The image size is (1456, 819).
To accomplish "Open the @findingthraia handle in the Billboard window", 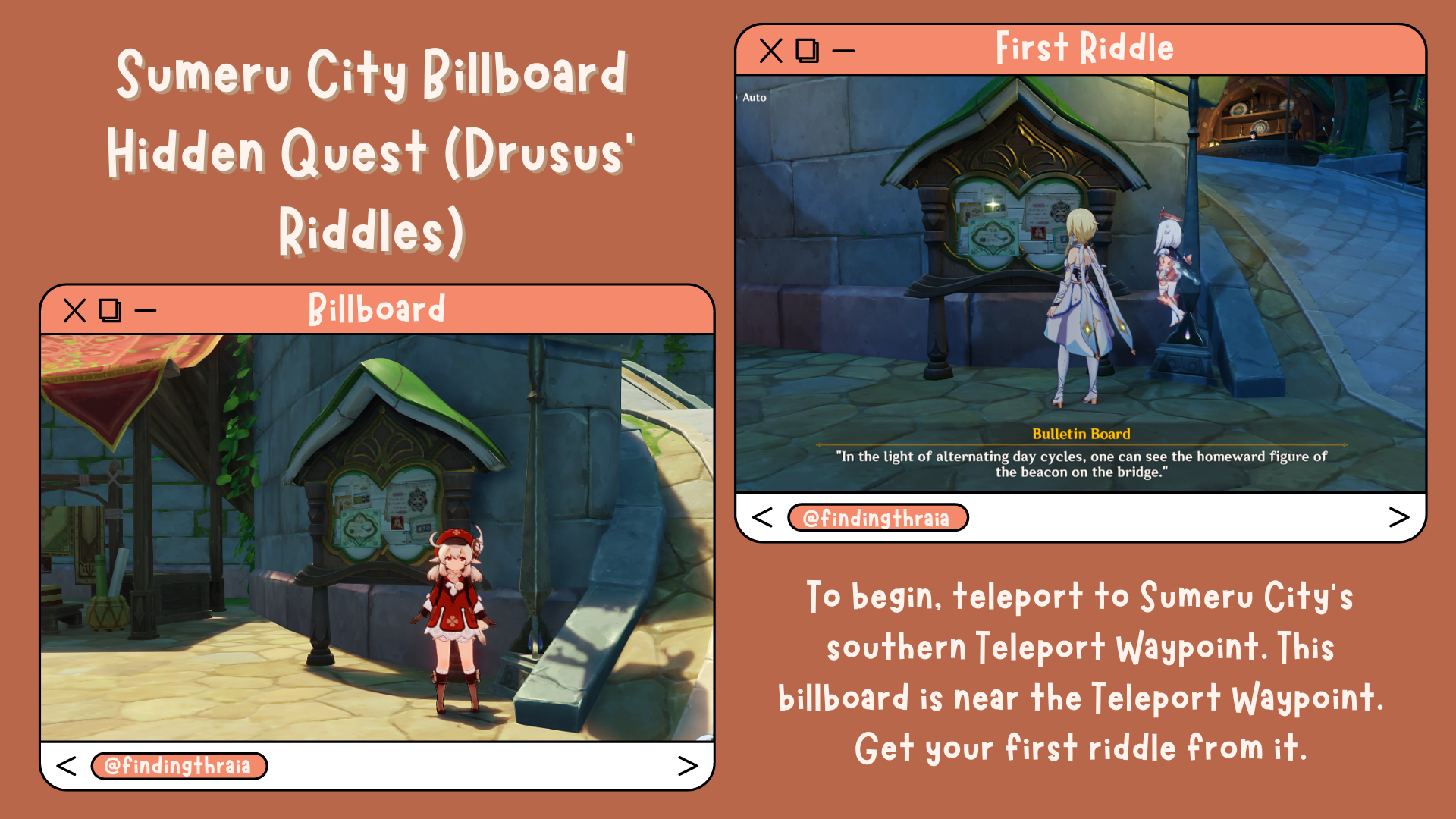I will tap(180, 766).
